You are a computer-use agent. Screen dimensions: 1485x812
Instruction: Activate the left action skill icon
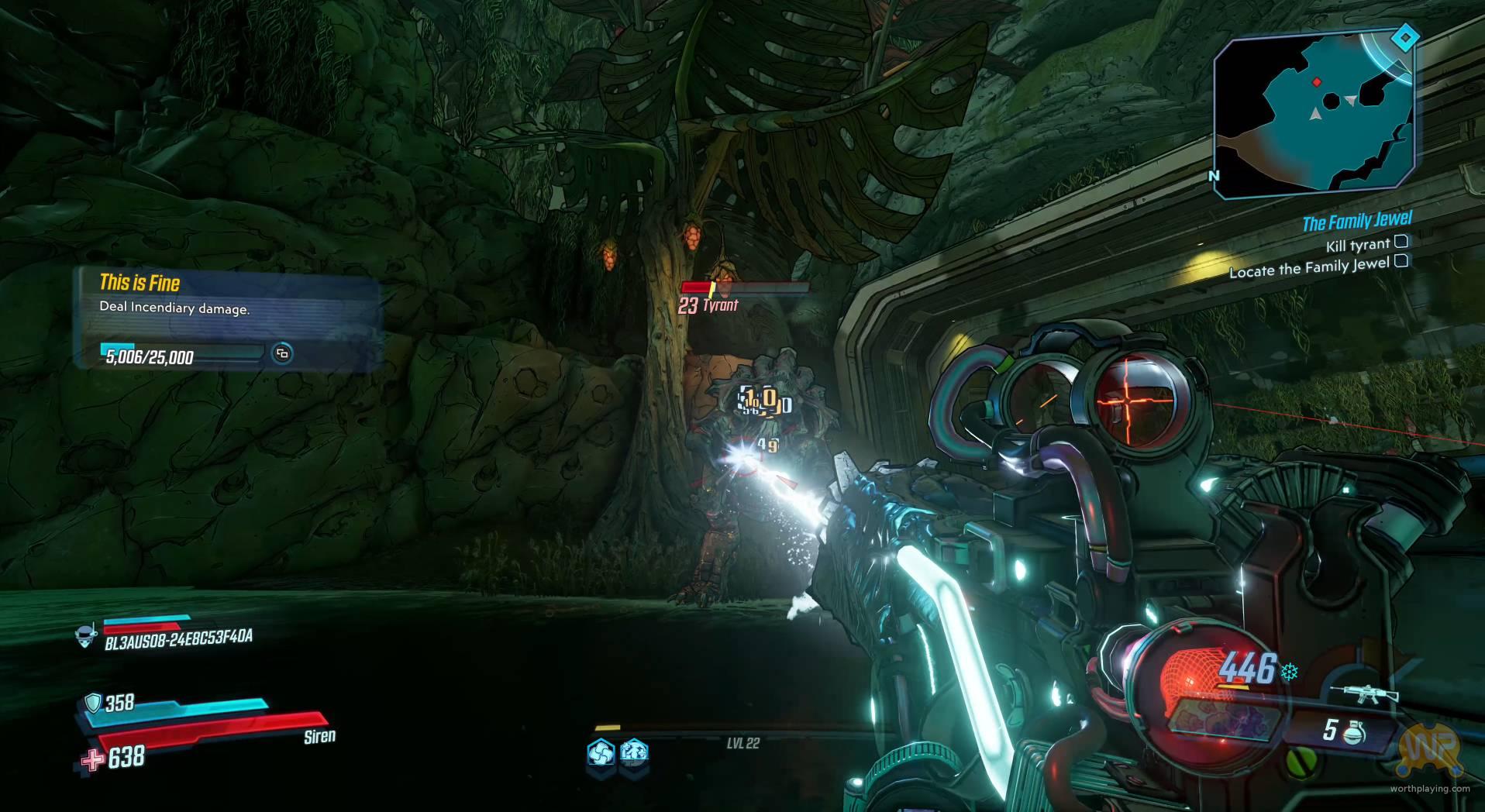click(601, 752)
